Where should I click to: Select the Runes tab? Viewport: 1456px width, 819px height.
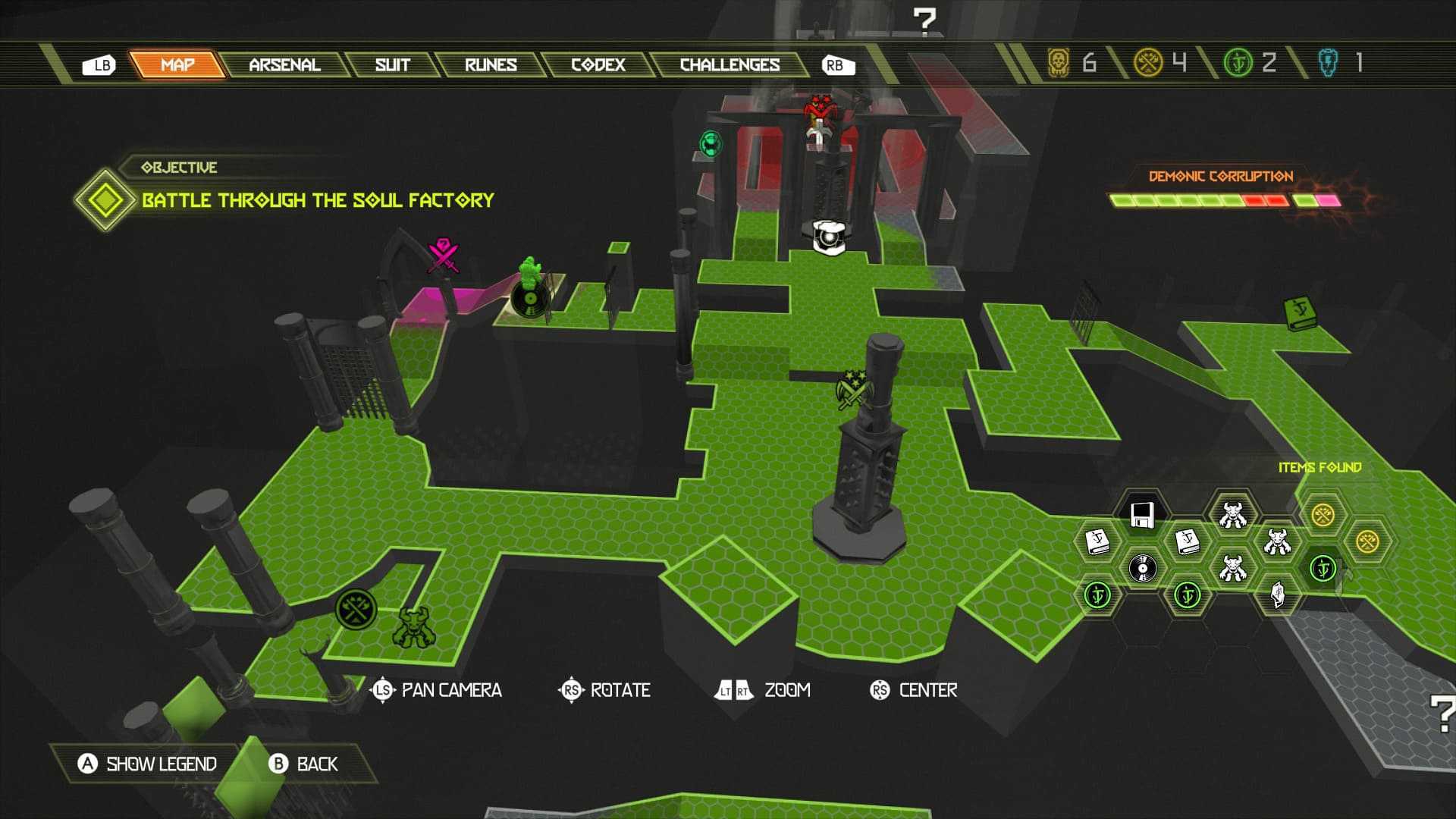(491, 65)
